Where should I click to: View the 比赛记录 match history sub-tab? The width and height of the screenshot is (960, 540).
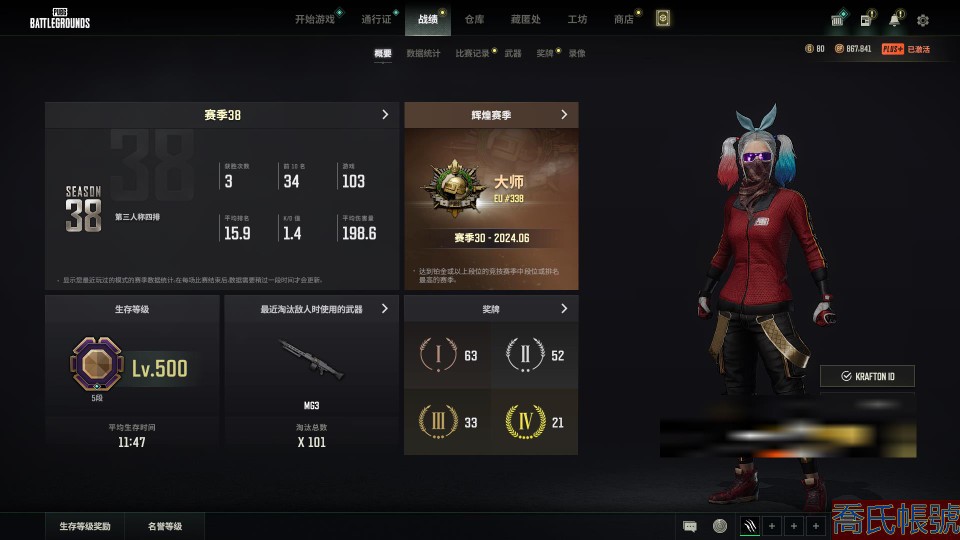point(472,53)
